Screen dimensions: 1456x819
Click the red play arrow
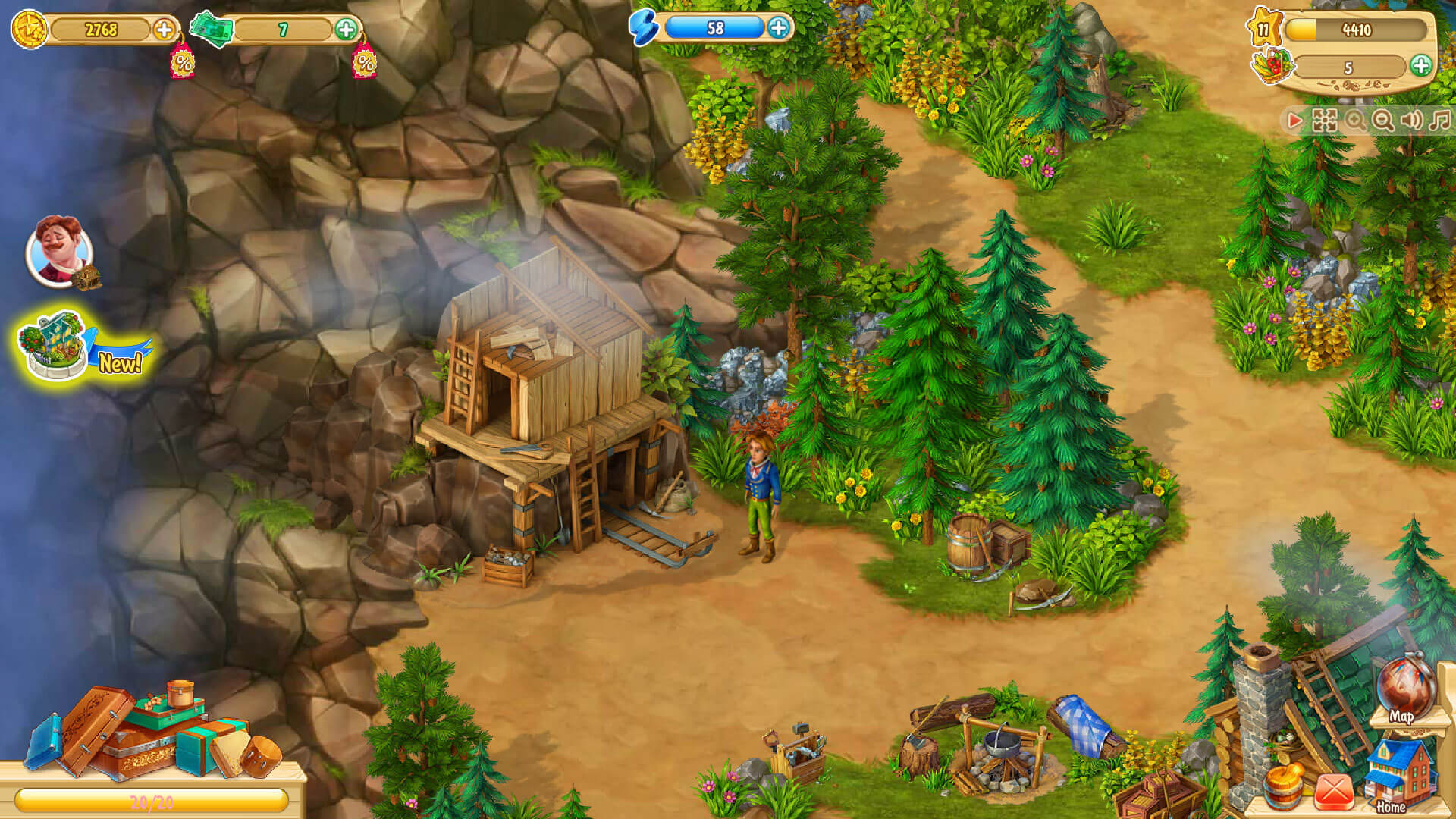pyautogui.click(x=1294, y=121)
